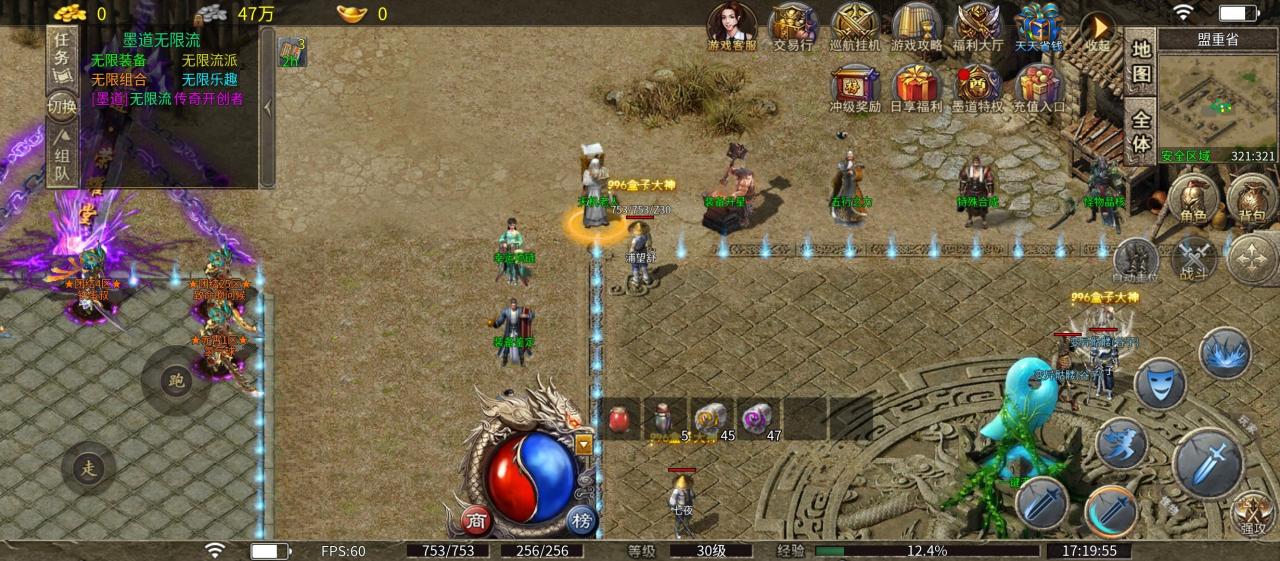This screenshot has height=561, width=1280.
Task: Open the 福利大厅 welfare hall
Action: pyautogui.click(x=979, y=26)
